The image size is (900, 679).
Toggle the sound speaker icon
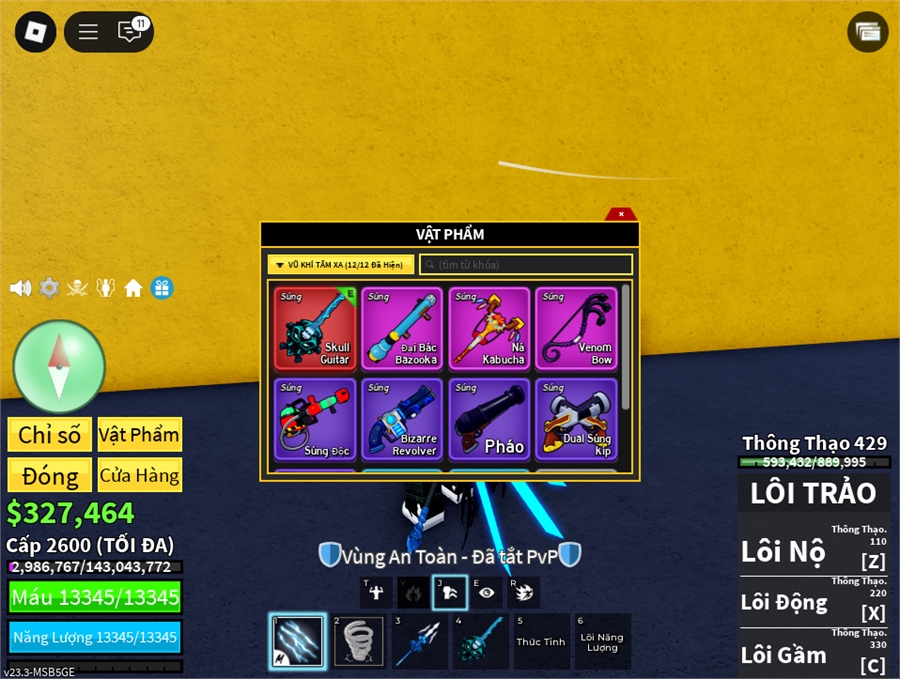click(20, 289)
